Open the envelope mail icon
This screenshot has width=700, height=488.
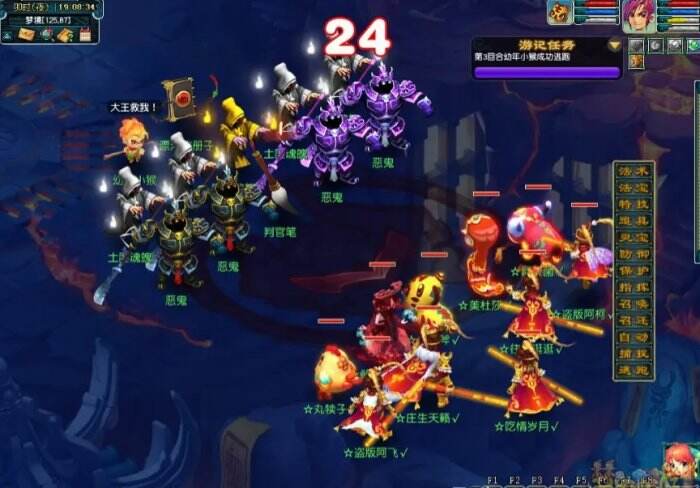point(25,35)
